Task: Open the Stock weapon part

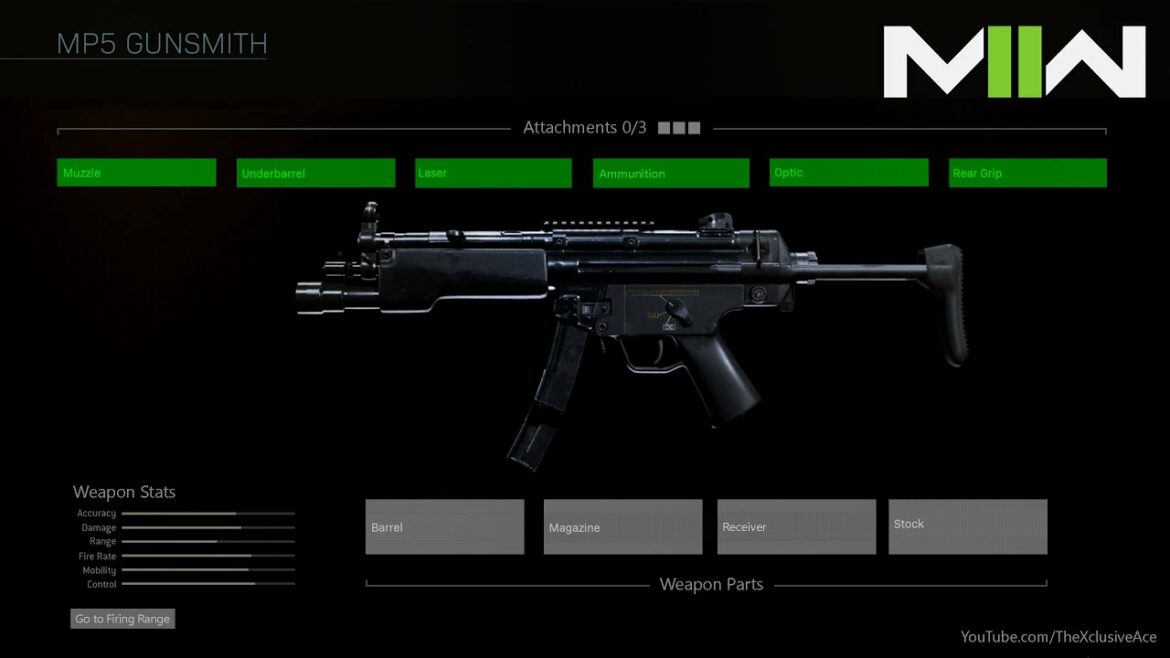Action: 967,526
